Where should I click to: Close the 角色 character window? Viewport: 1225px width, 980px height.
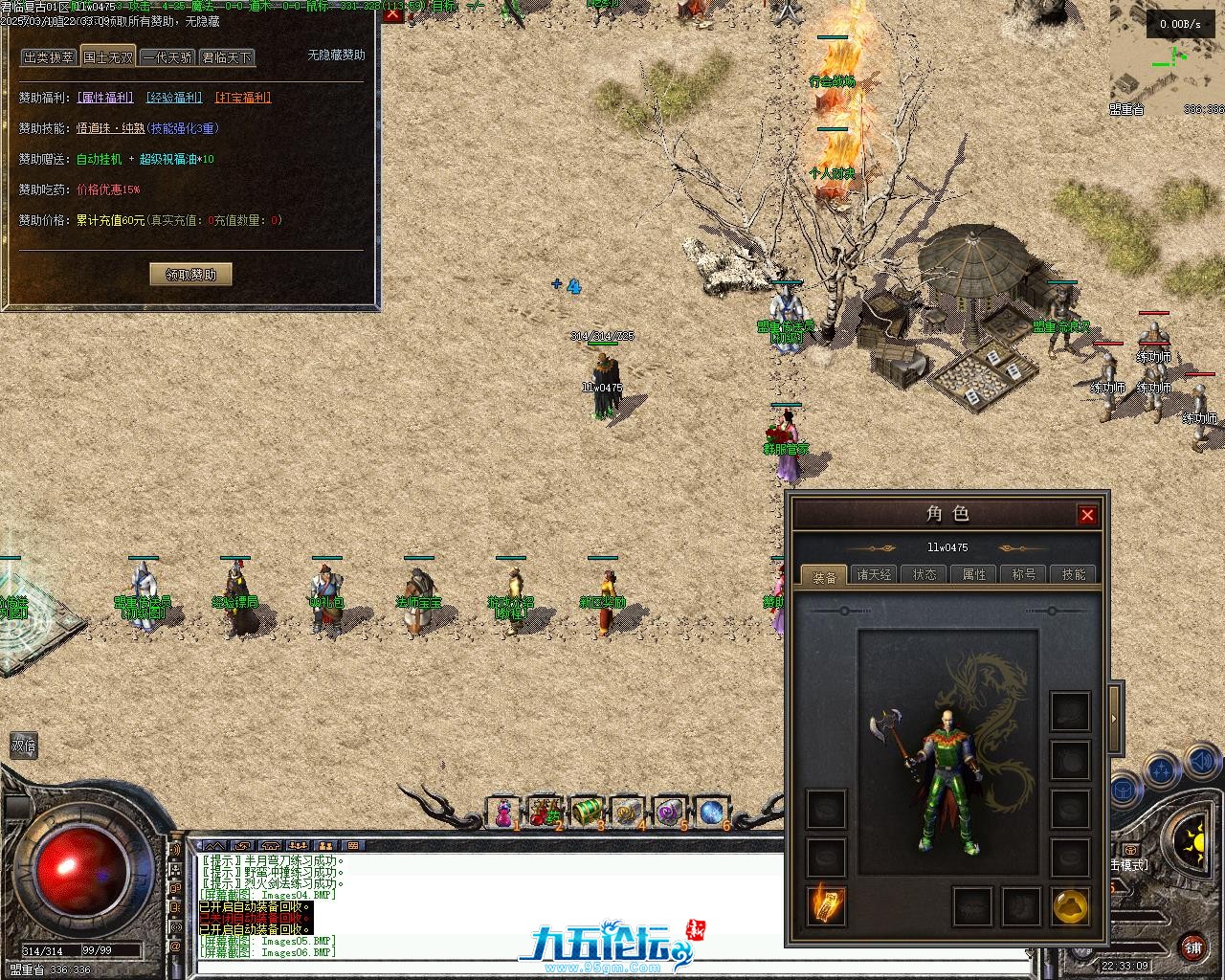(x=1087, y=515)
